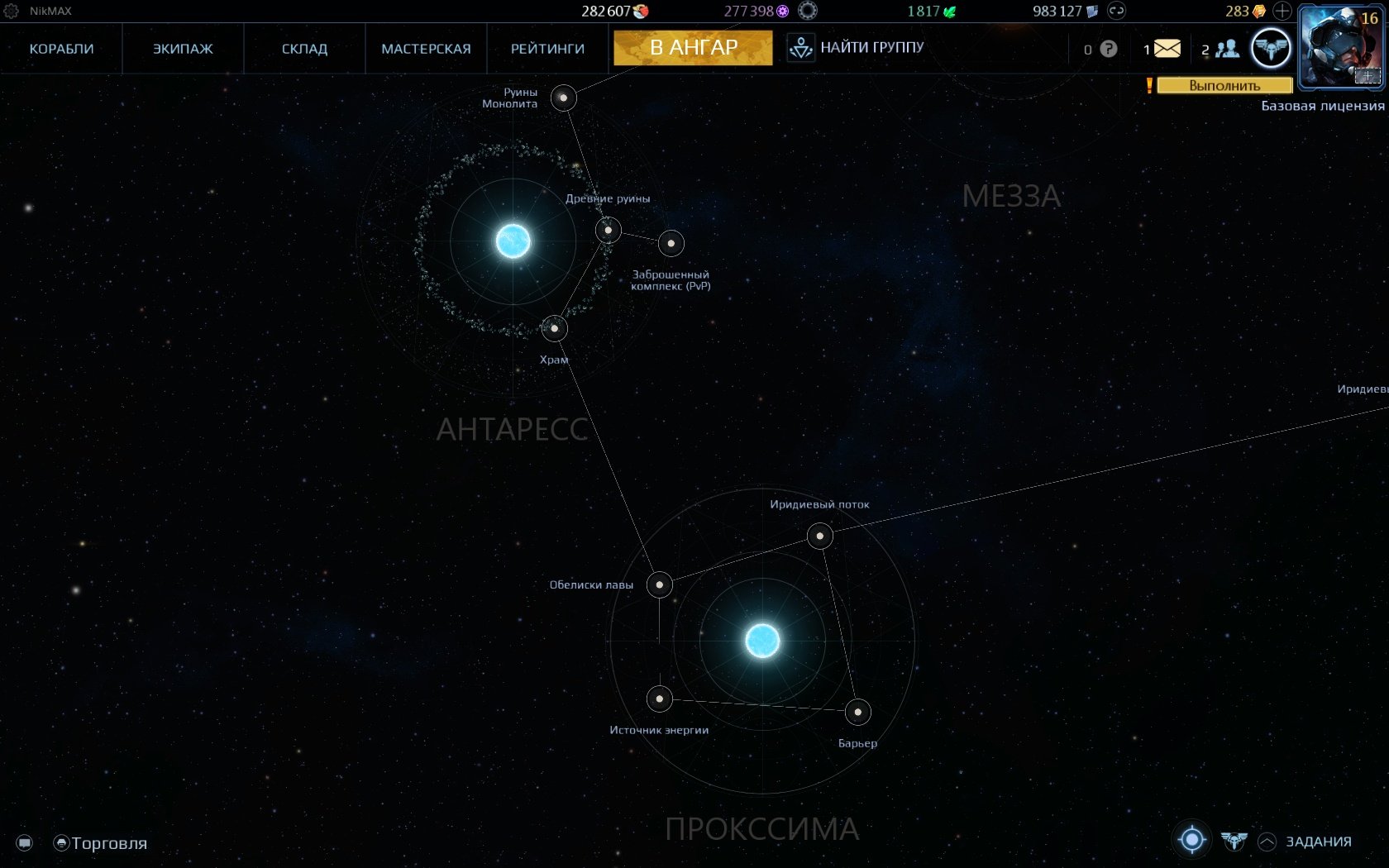Show the Рейтинги tab
Screen dimensions: 1389x868
pos(547,49)
